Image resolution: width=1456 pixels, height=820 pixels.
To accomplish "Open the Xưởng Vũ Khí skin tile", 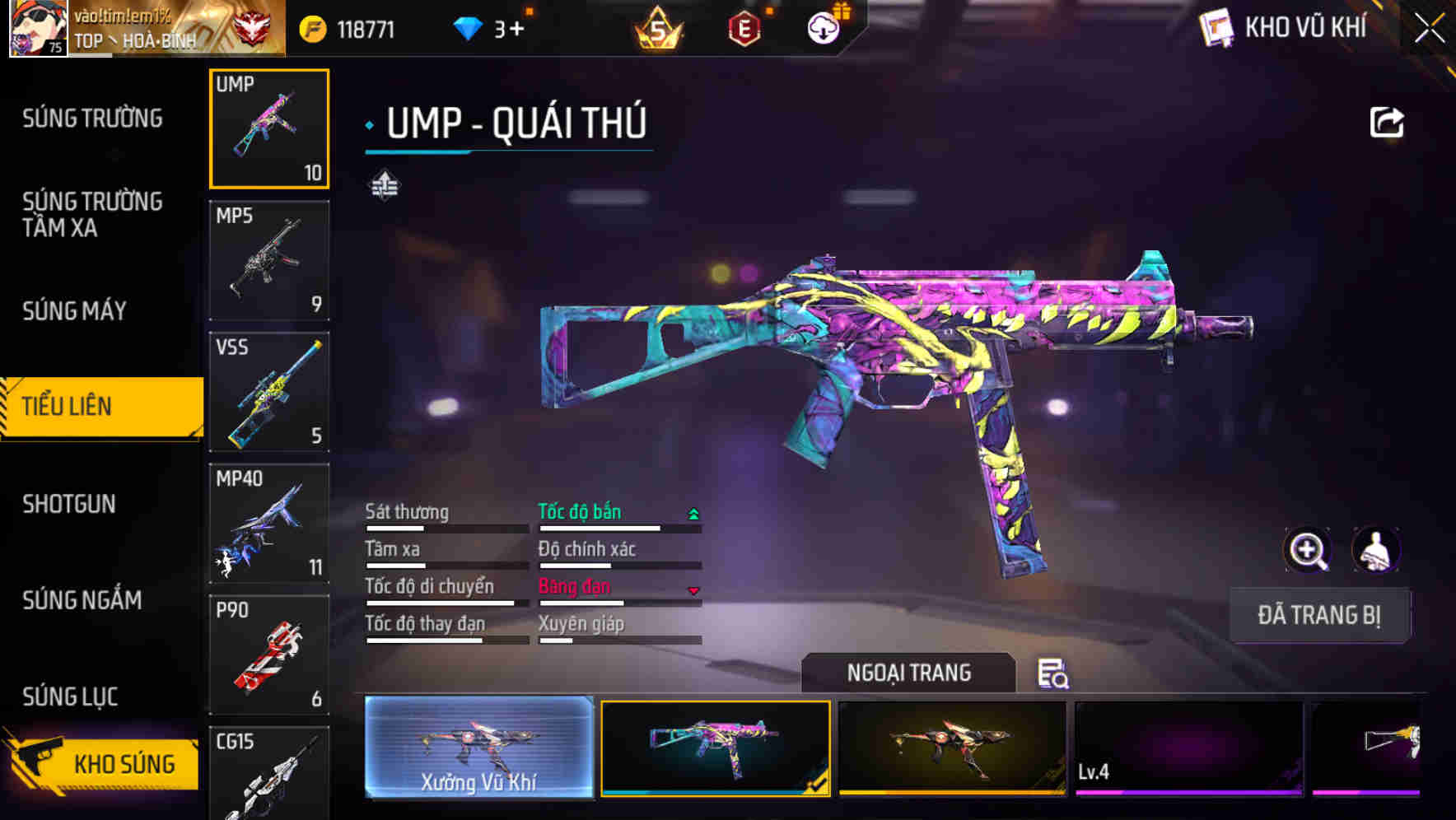I will [478, 748].
